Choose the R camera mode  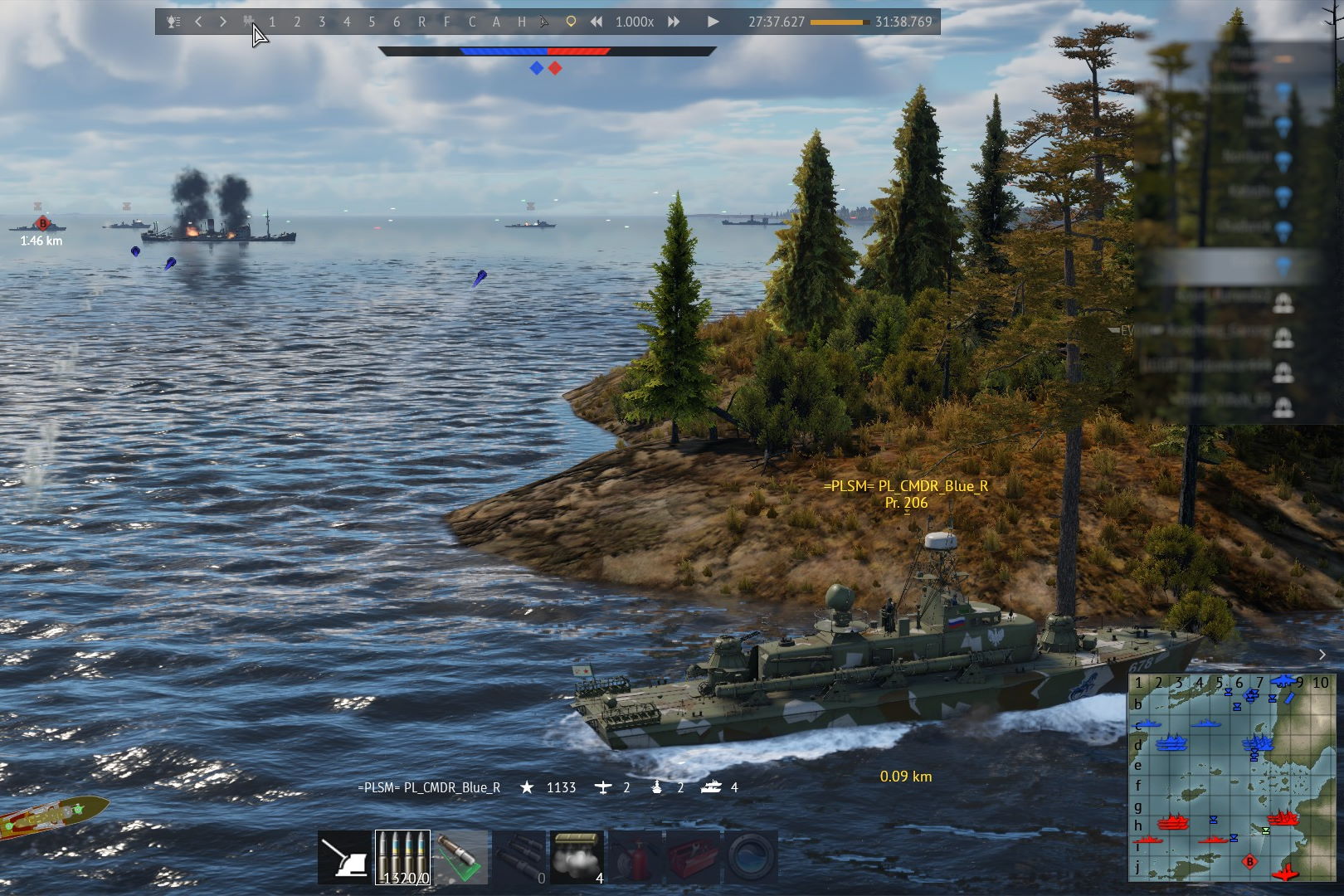[421, 22]
